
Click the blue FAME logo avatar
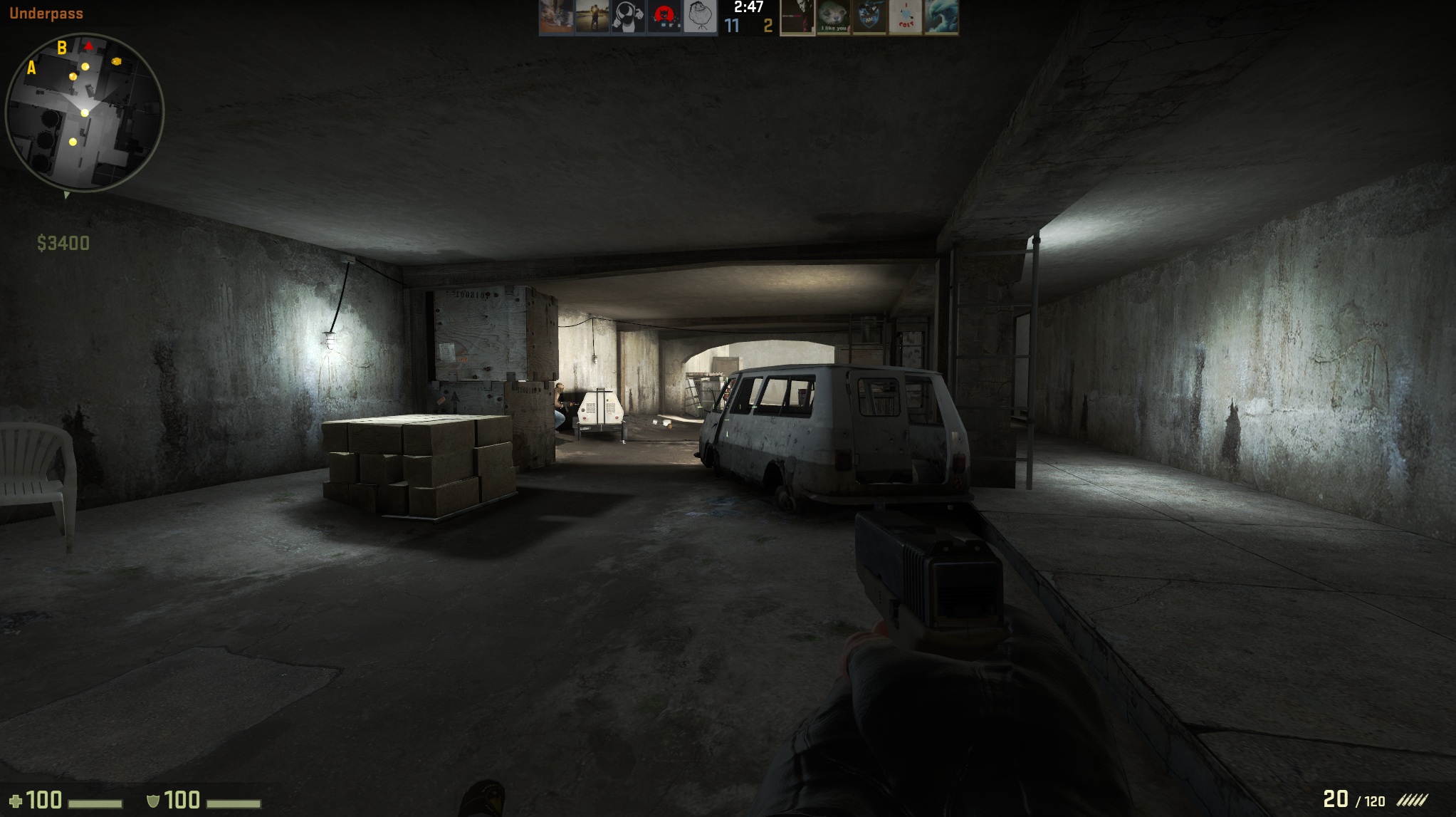pyautogui.click(x=870, y=16)
